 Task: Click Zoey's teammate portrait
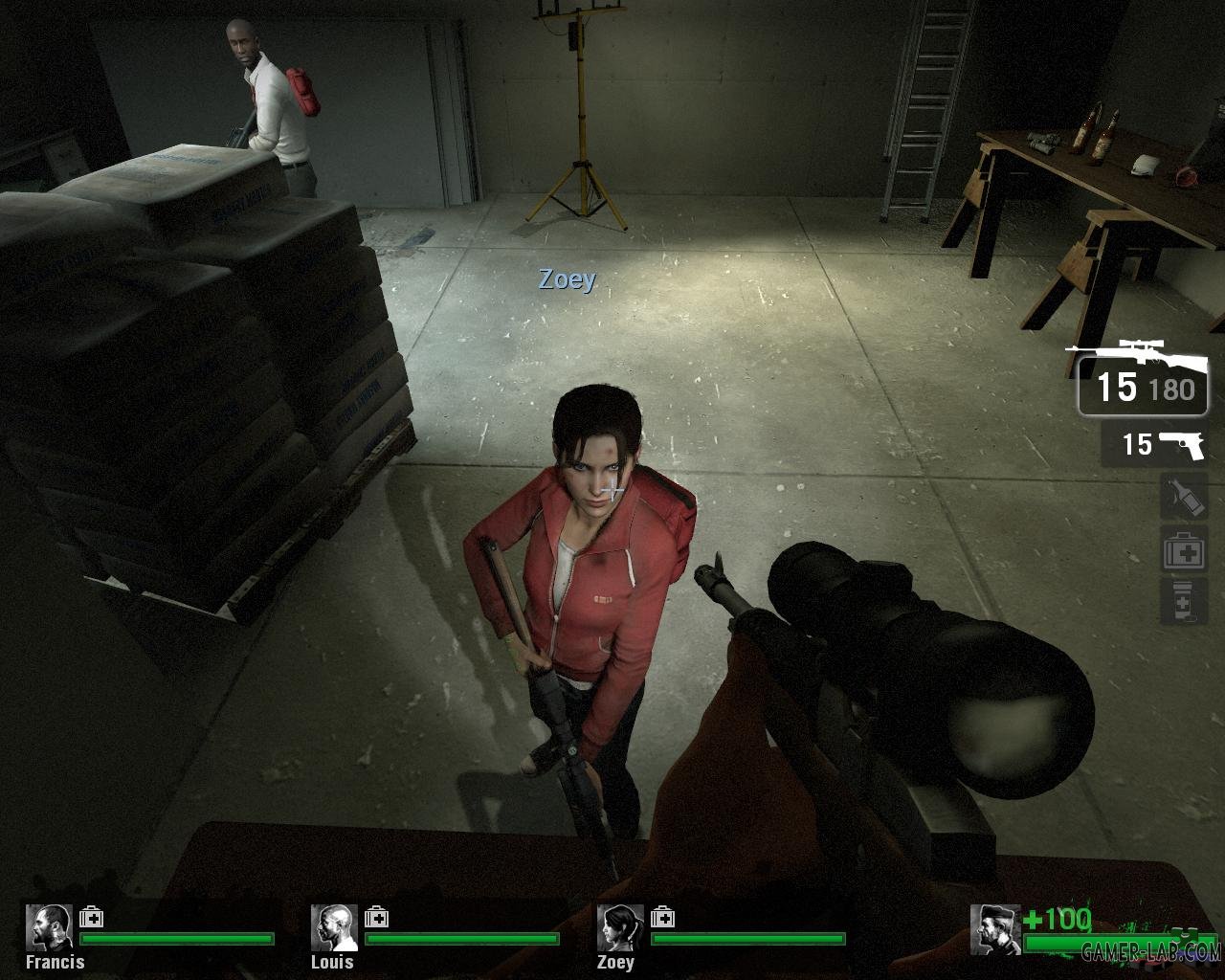click(x=620, y=927)
